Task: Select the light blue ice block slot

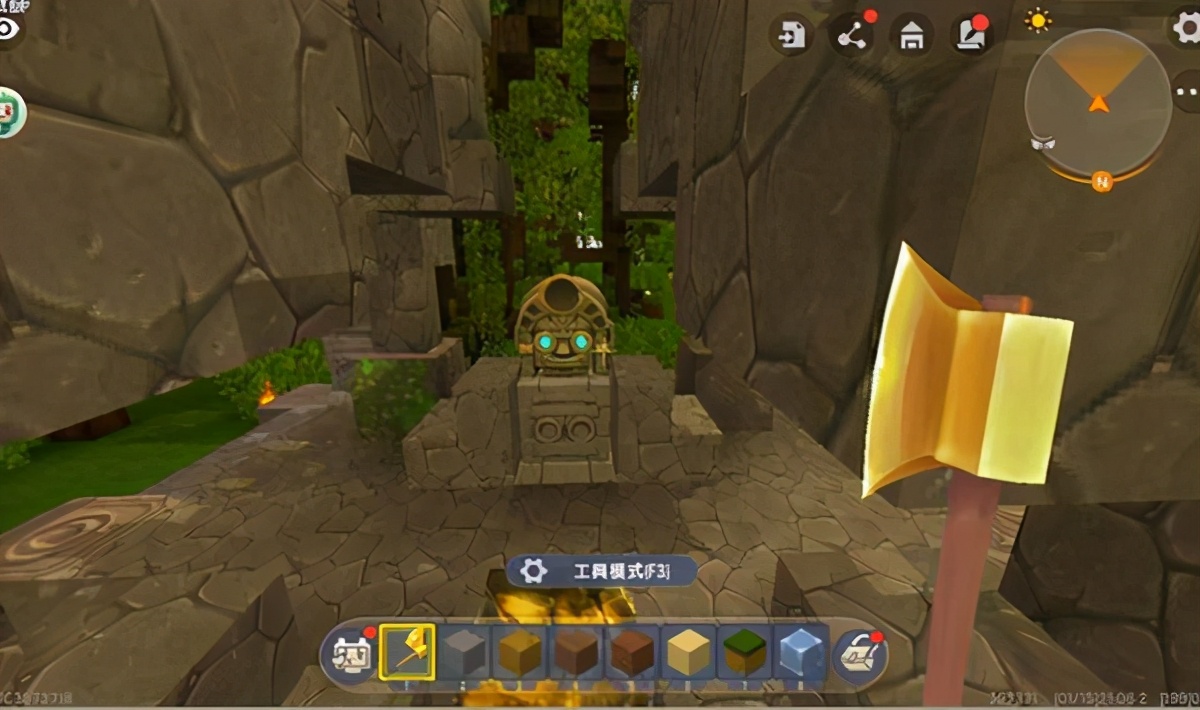Action: 801,653
